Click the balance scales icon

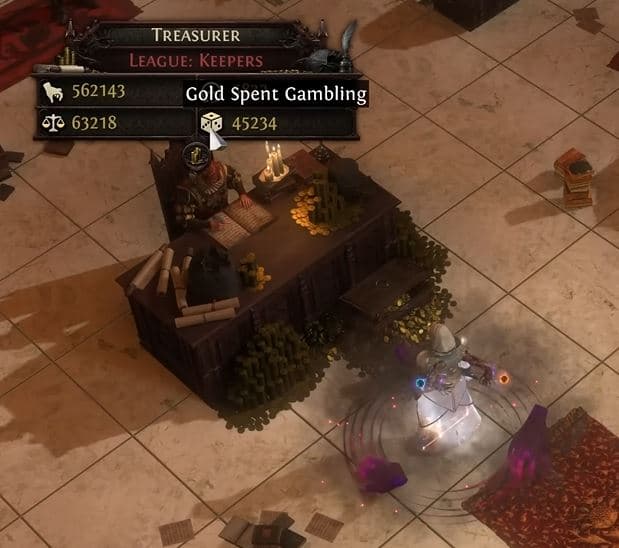[x=51, y=124]
